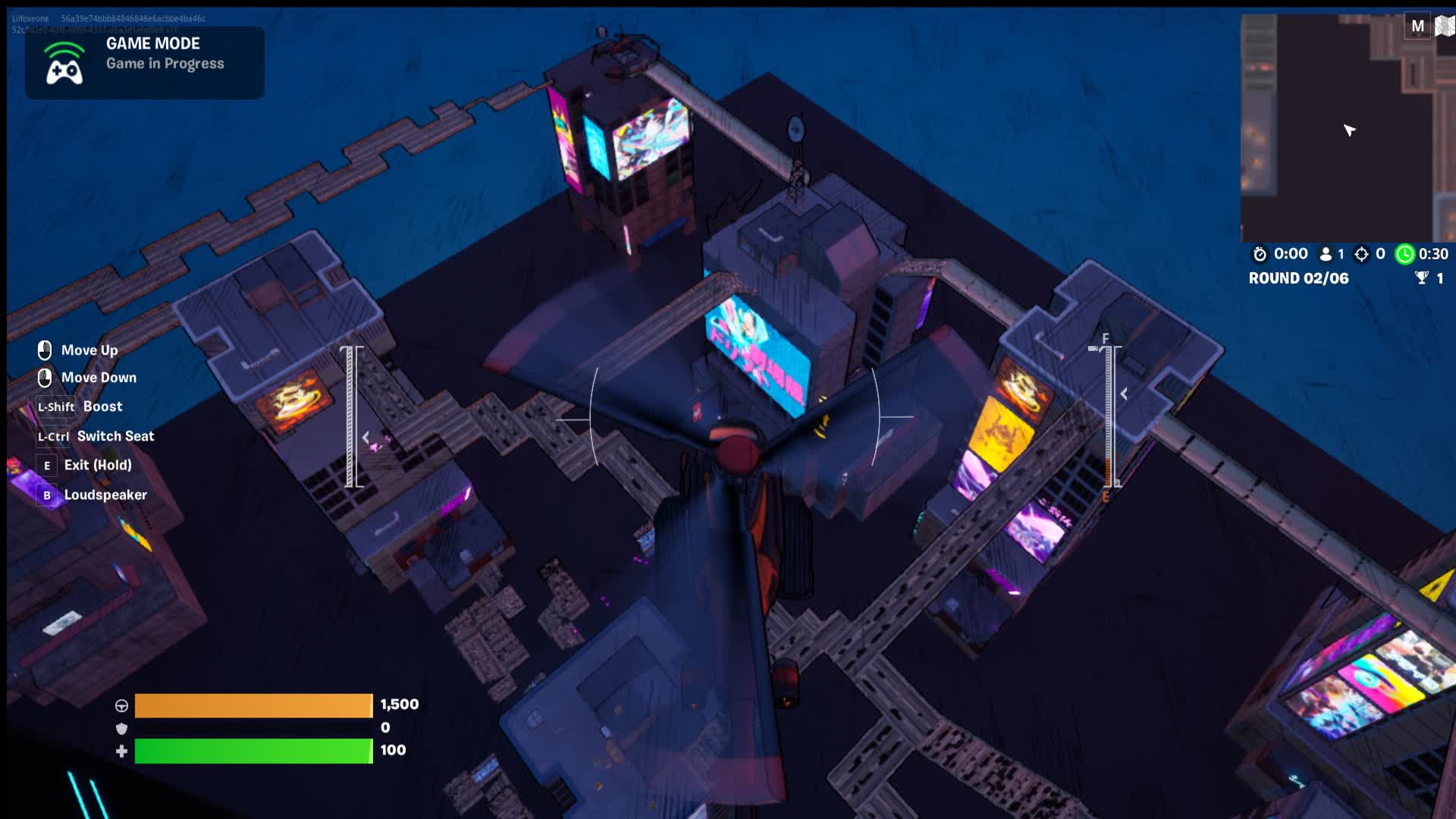Click the vehicle health steering wheel icon
1456x819 pixels.
[x=121, y=704]
